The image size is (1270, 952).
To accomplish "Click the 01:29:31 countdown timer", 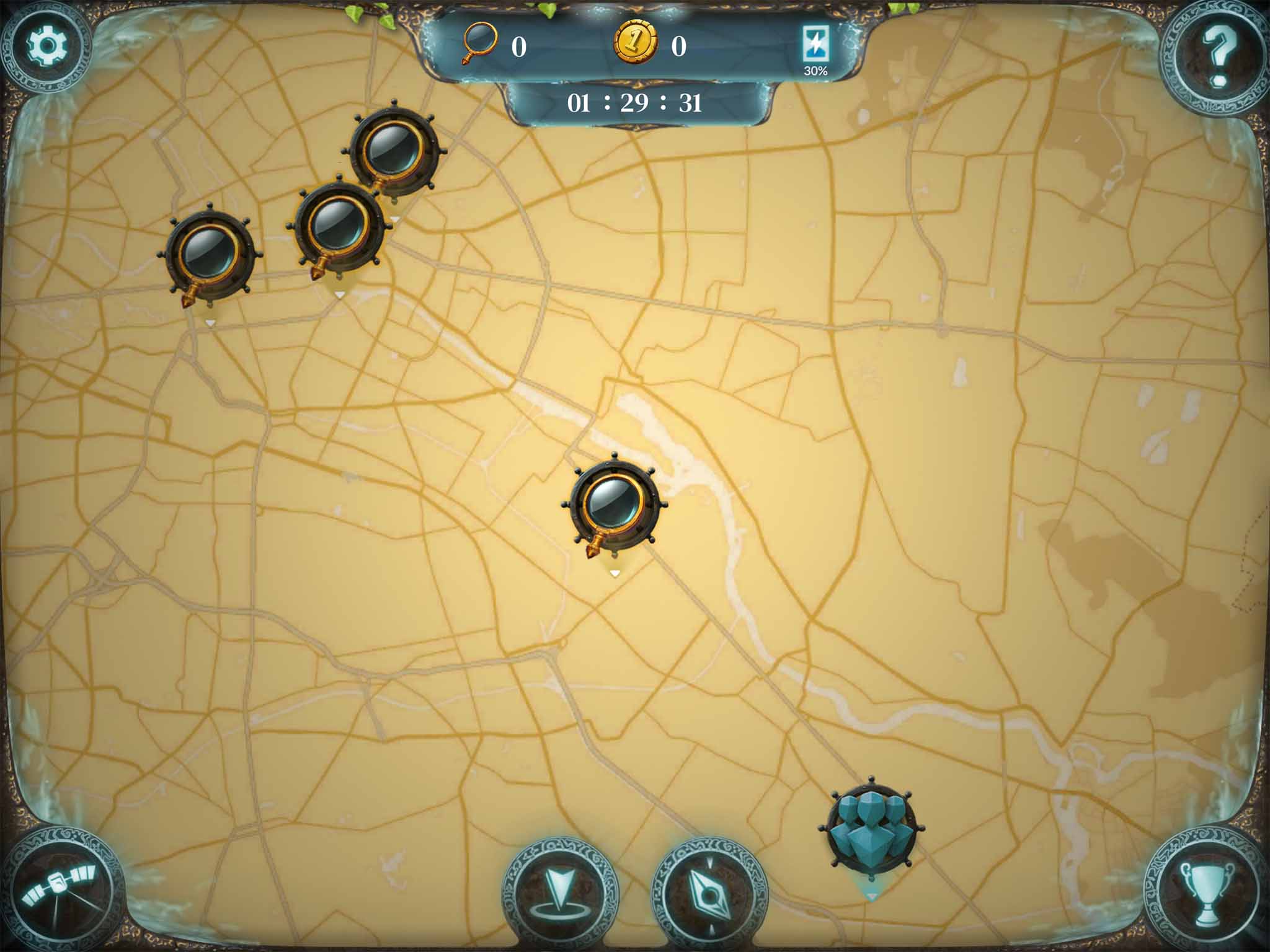I will 634,102.
